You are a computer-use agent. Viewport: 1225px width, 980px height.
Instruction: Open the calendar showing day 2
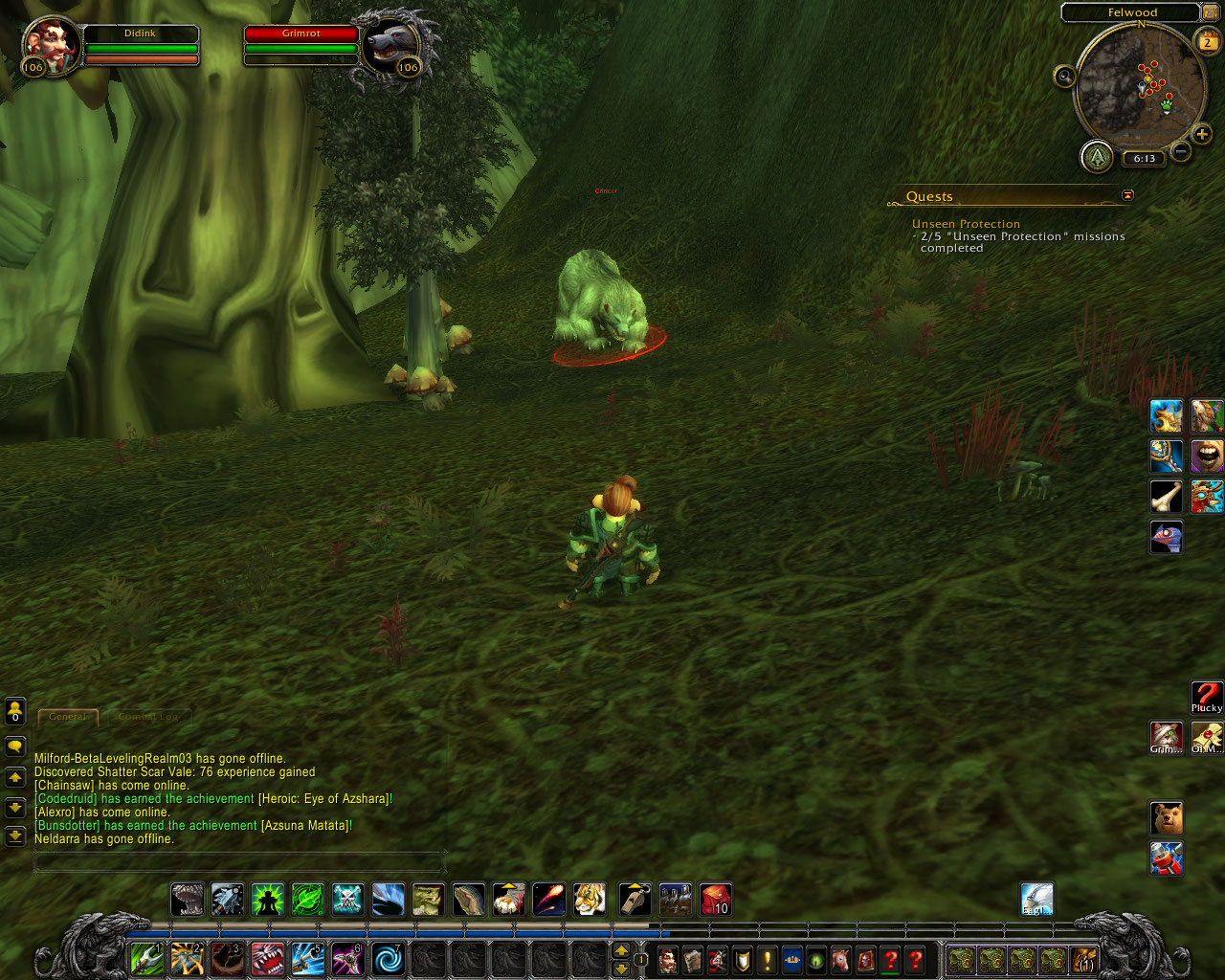(1207, 41)
